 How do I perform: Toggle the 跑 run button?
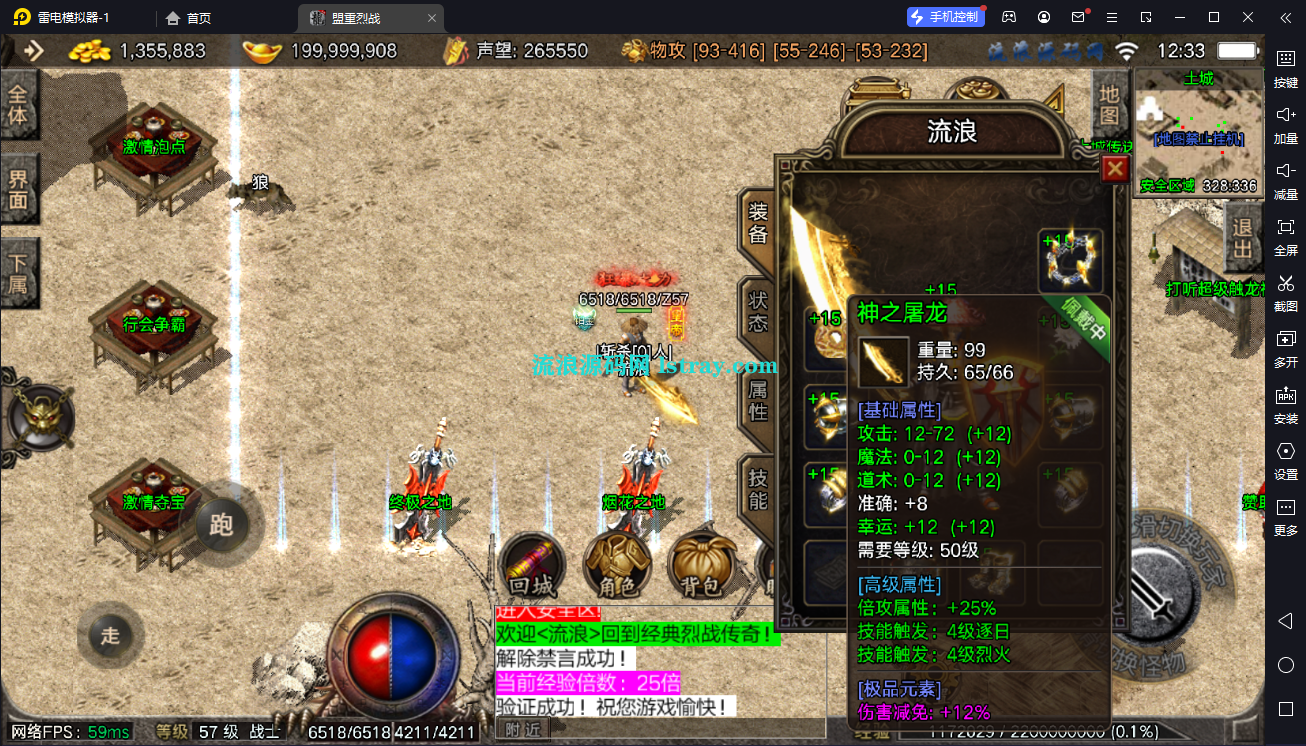pyautogui.click(x=222, y=524)
